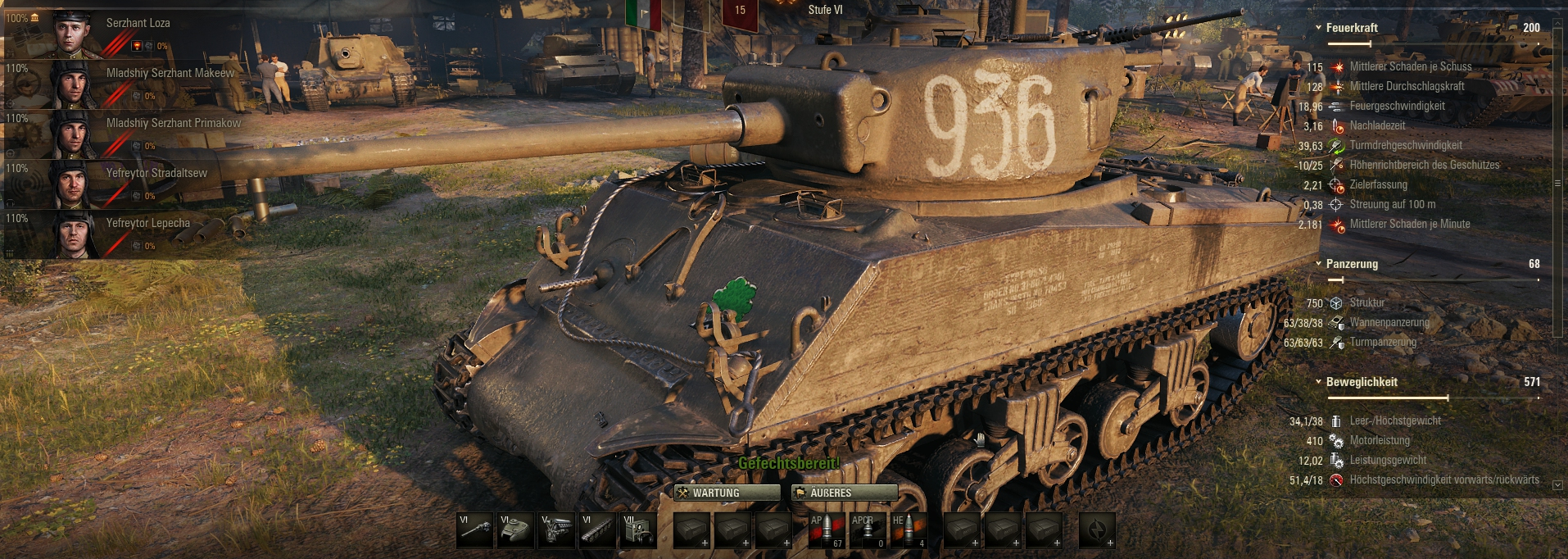Open the Wartung maintenance button
This screenshot has height=559, width=1568.
pyautogui.click(x=727, y=493)
